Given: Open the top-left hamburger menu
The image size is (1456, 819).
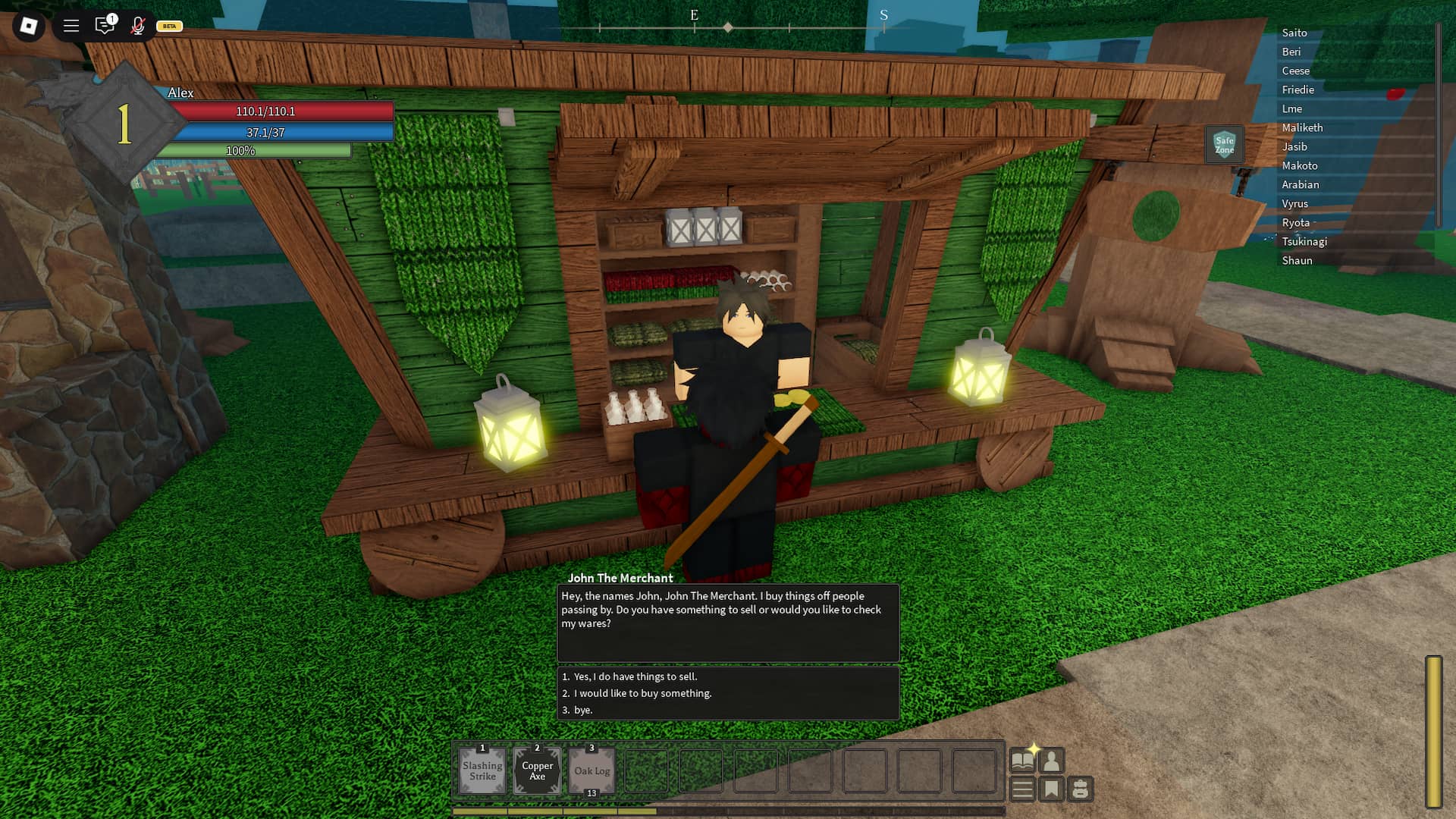Looking at the screenshot, I should point(71,26).
